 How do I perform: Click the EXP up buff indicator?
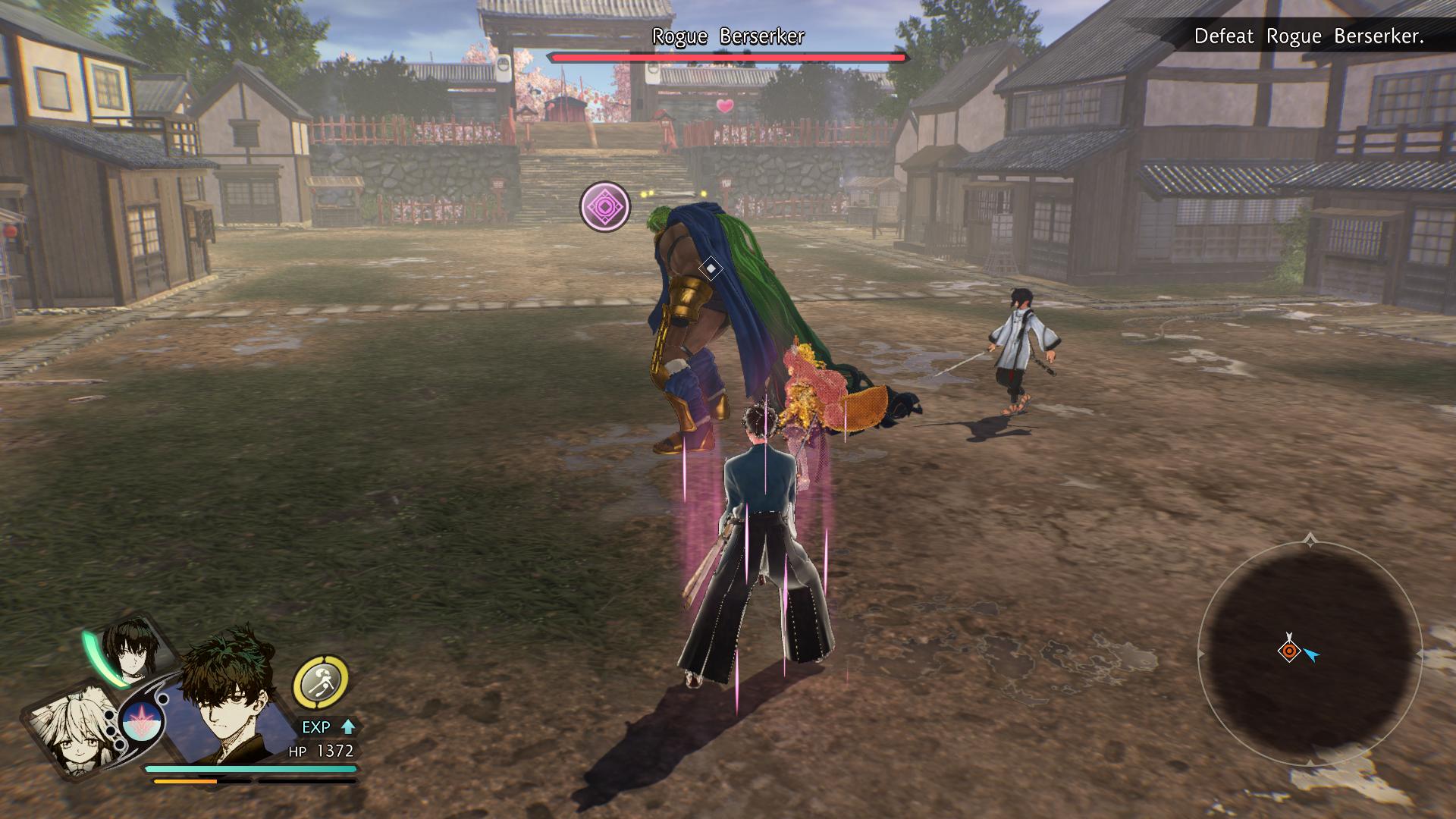tap(328, 726)
